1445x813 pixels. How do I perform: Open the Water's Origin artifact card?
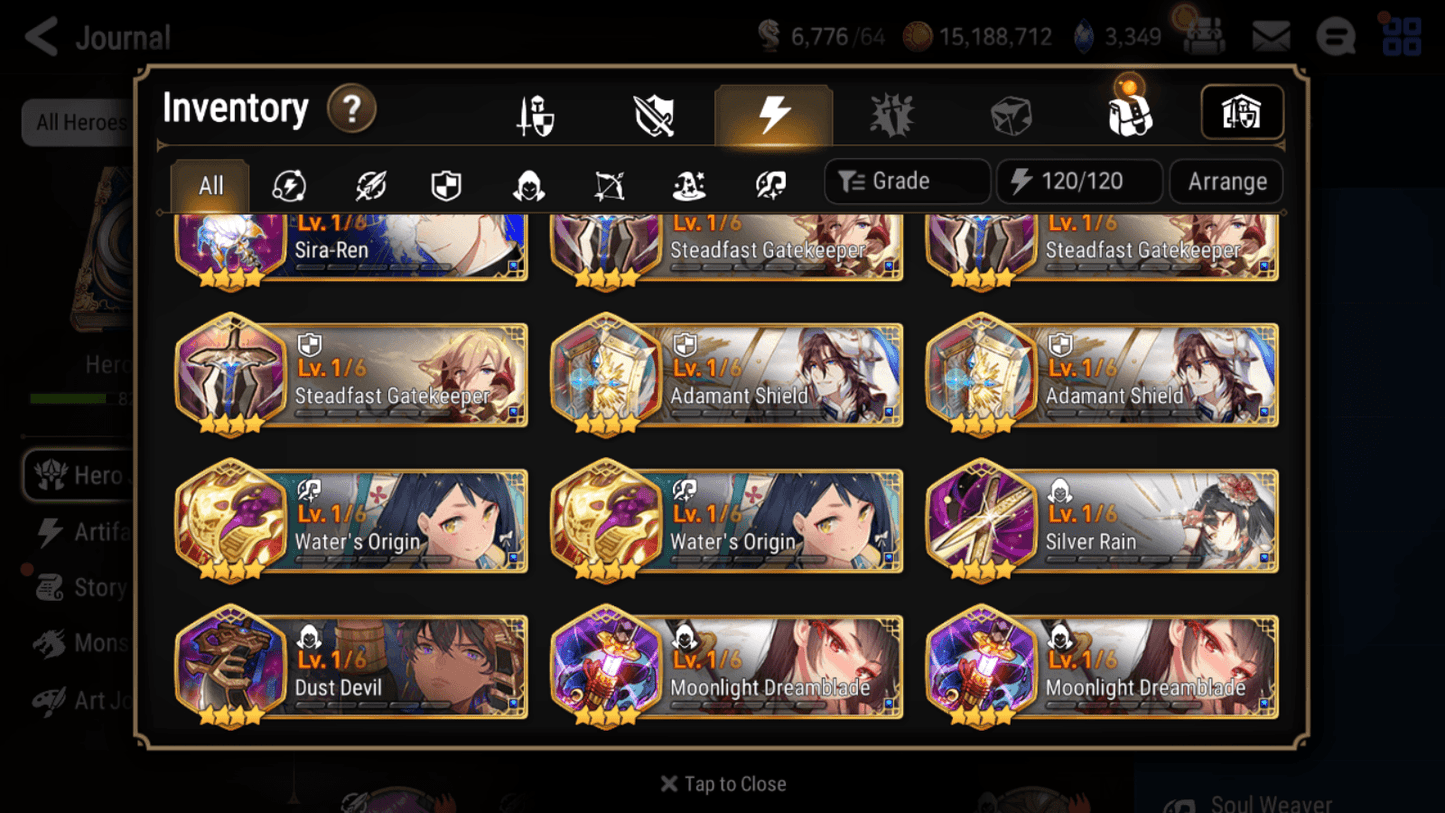coord(352,520)
